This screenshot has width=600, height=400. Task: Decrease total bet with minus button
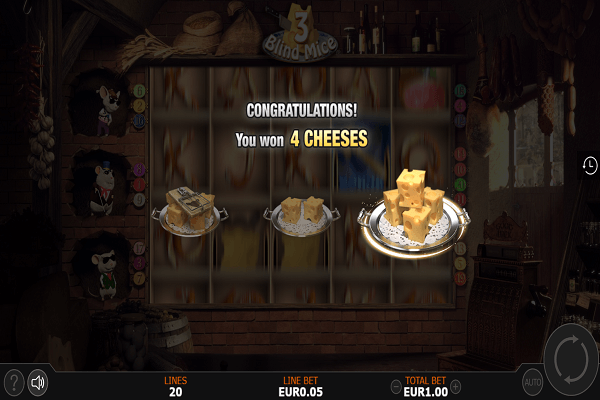[x=395, y=386]
